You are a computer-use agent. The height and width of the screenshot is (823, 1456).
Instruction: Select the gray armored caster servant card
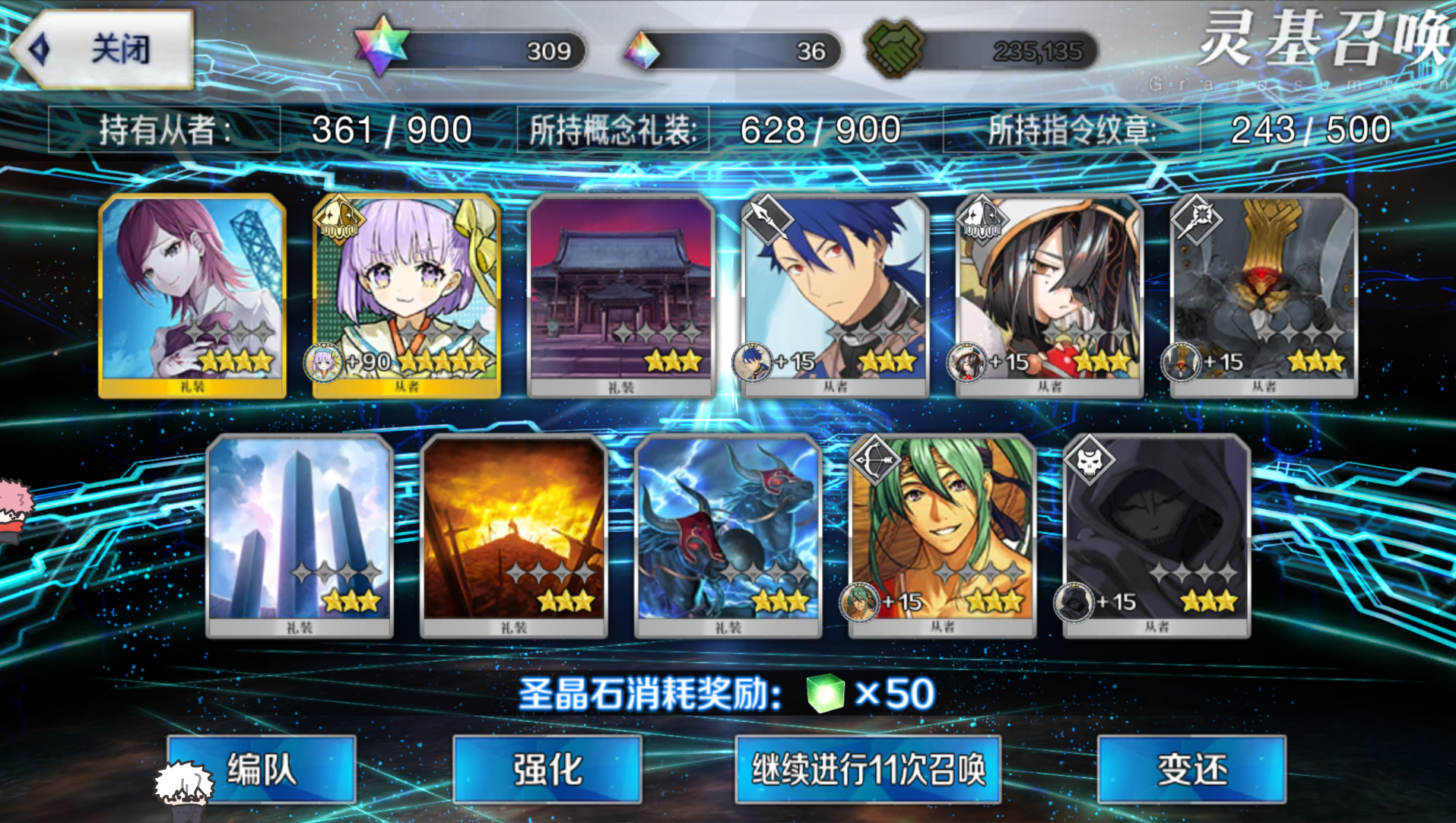point(1264,295)
